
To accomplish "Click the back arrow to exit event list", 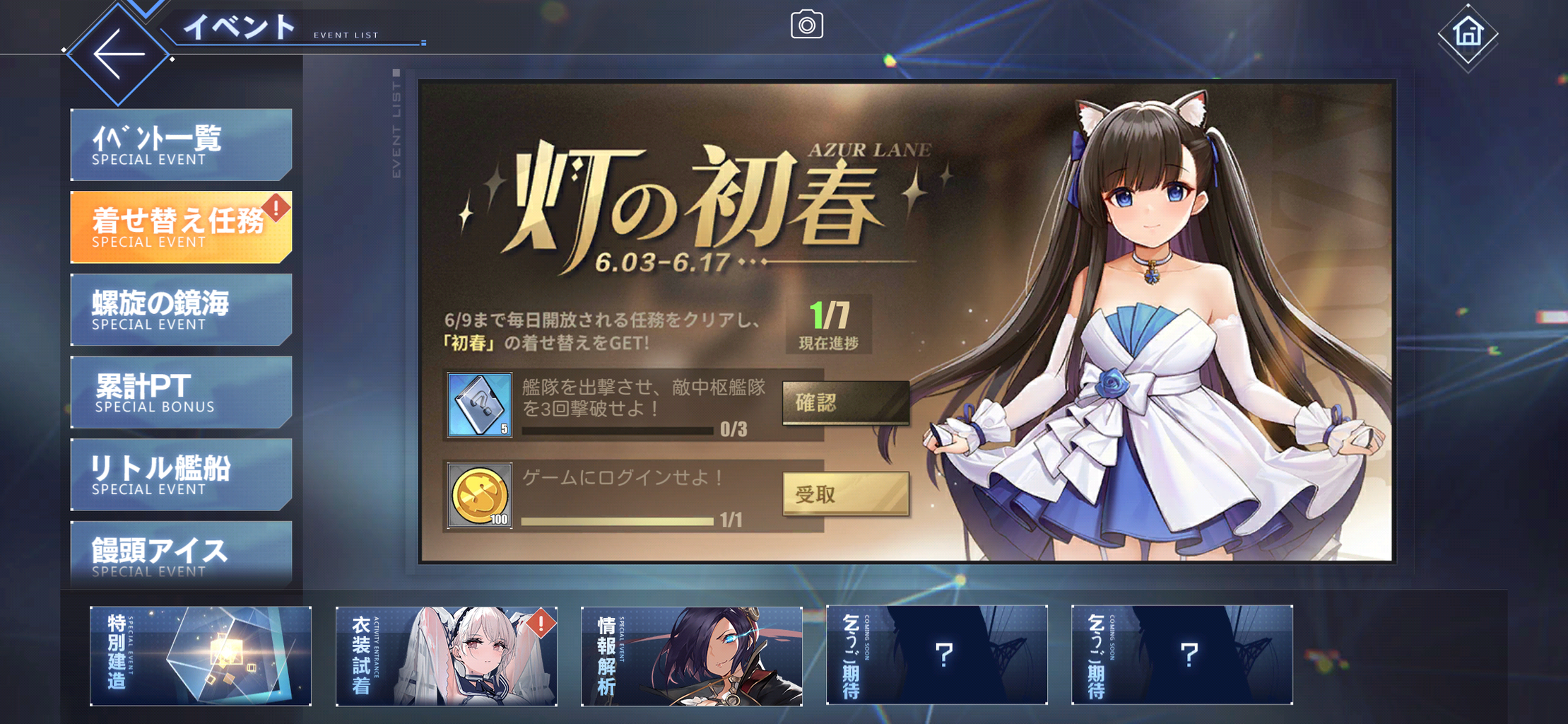I will [x=119, y=53].
